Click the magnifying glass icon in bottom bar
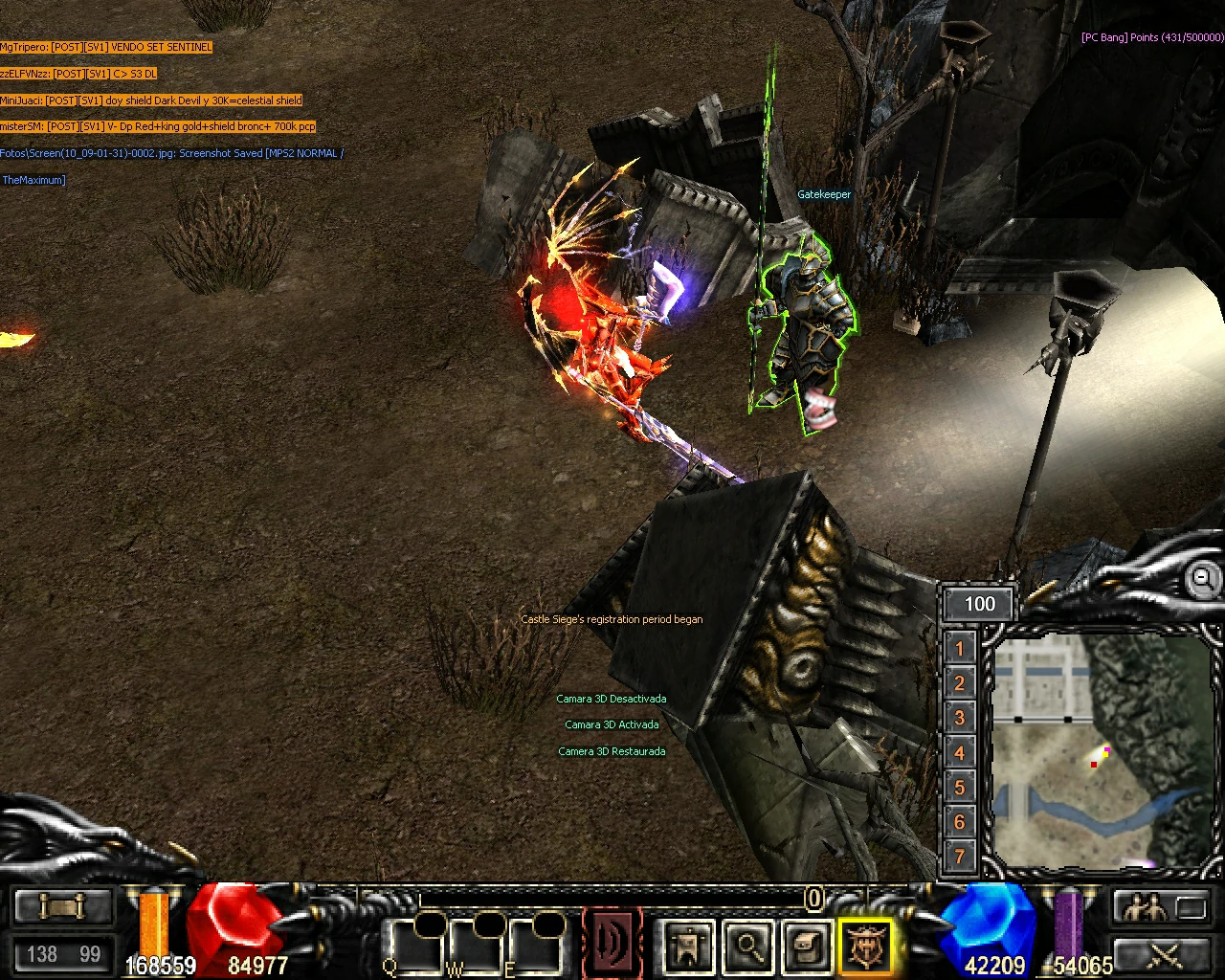 (x=748, y=946)
